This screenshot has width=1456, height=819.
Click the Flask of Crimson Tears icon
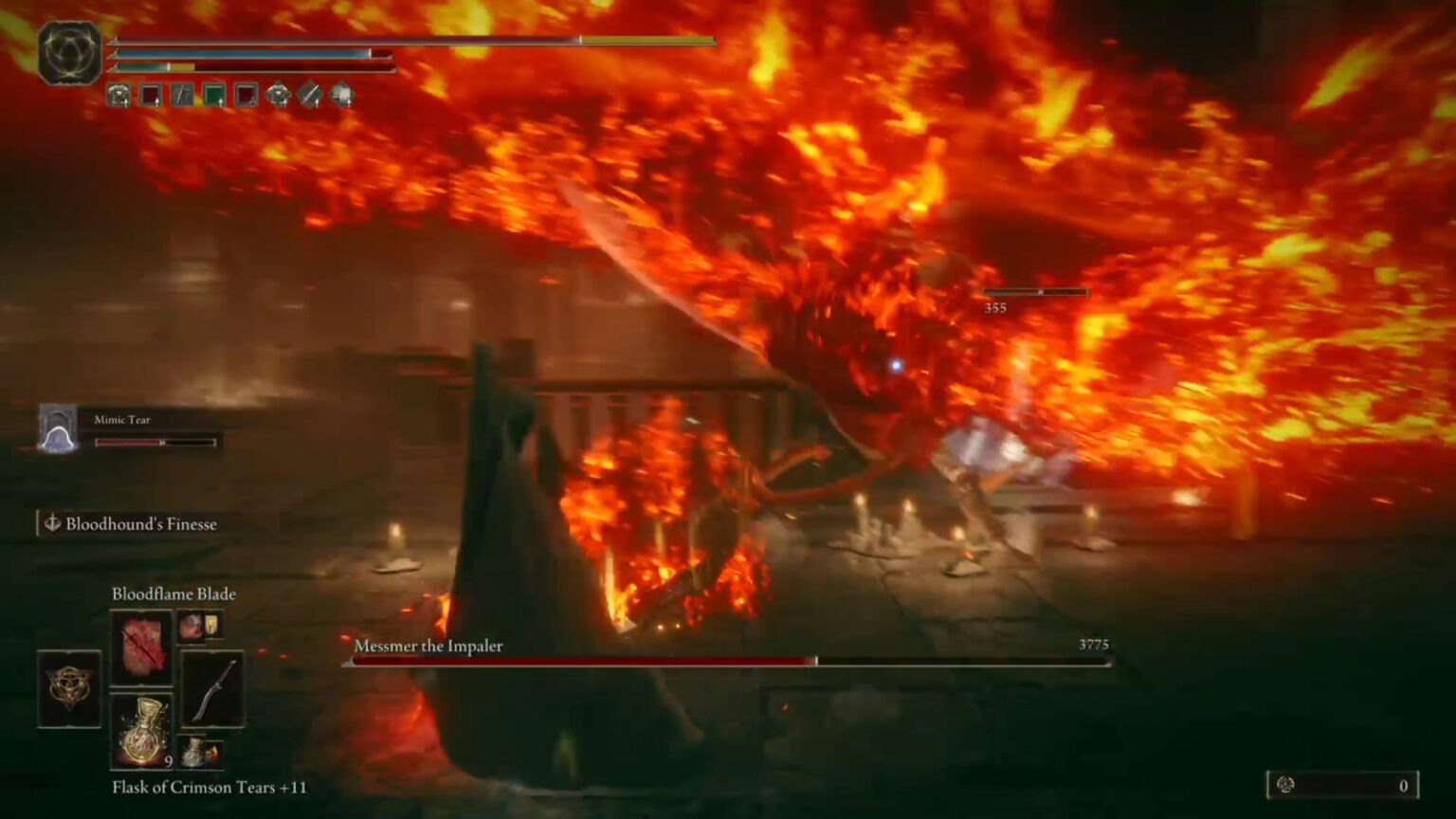(142, 730)
